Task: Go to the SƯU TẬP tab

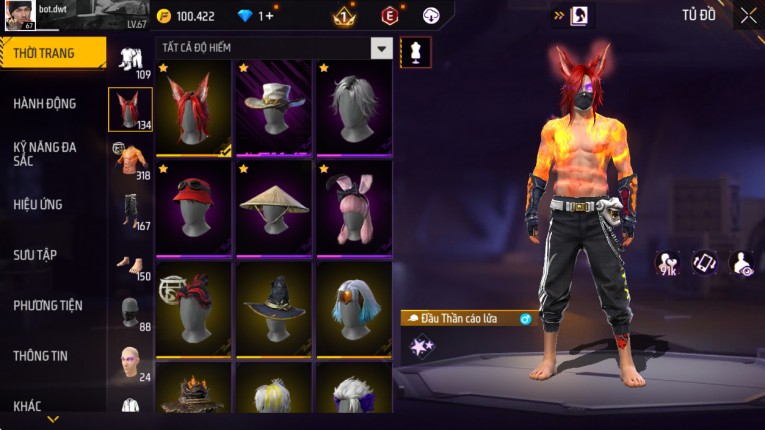Action: 35,255
